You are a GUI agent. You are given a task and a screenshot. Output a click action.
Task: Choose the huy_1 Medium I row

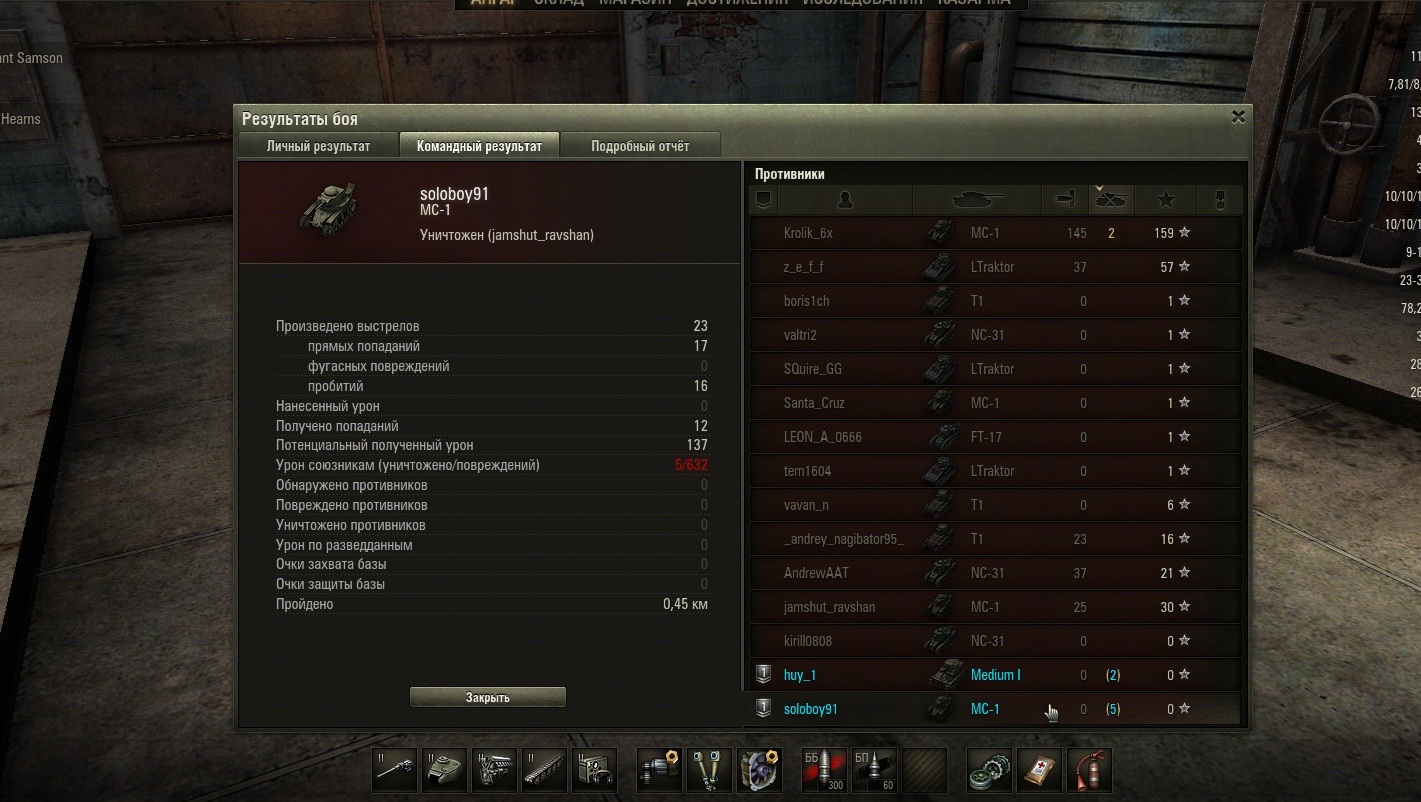995,675
